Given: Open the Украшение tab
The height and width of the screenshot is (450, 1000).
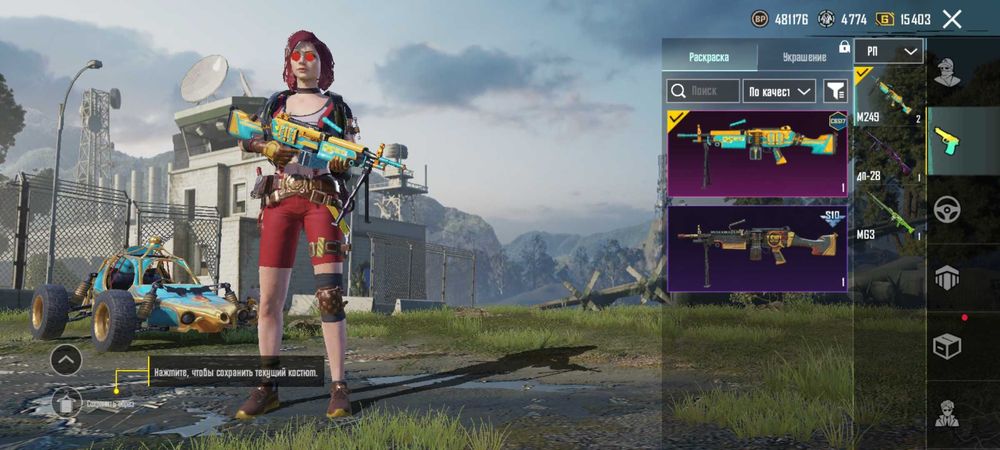Looking at the screenshot, I should [x=803, y=57].
